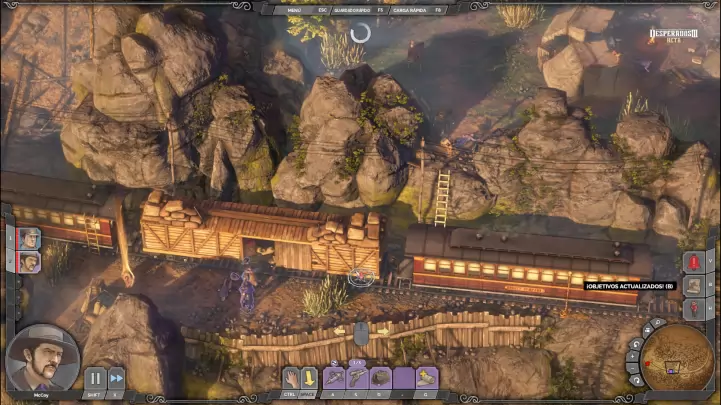Click the red alarm bell icon
The image size is (721, 405).
click(x=695, y=262)
